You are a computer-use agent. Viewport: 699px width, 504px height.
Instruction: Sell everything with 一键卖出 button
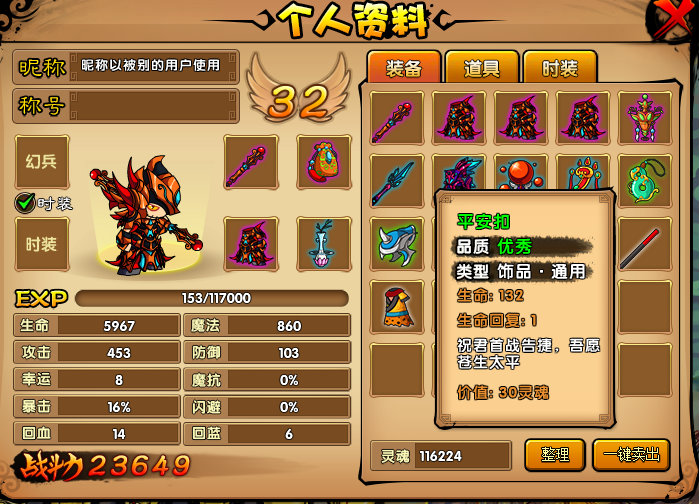tap(631, 454)
